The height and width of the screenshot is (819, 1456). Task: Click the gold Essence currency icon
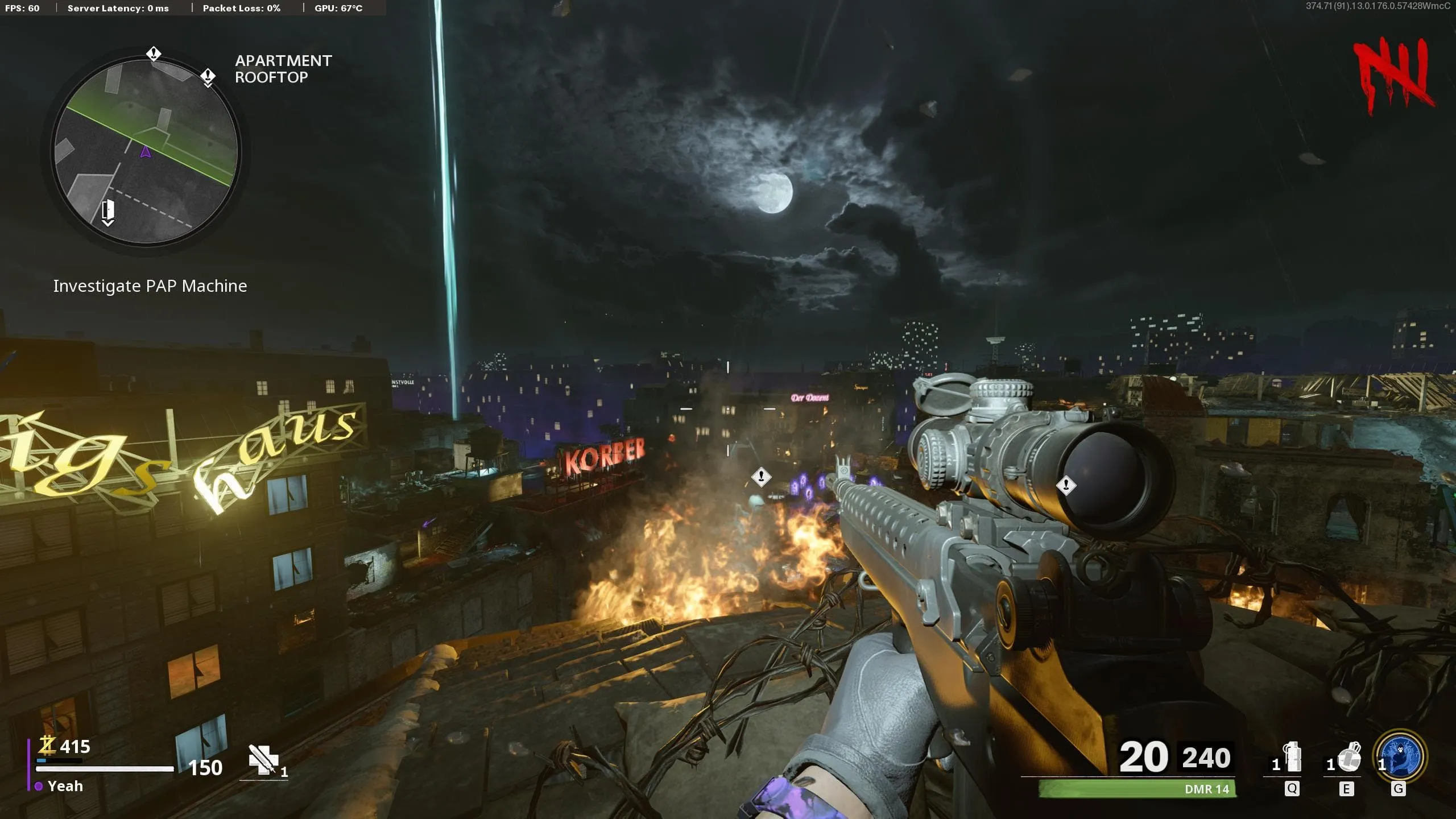click(47, 744)
